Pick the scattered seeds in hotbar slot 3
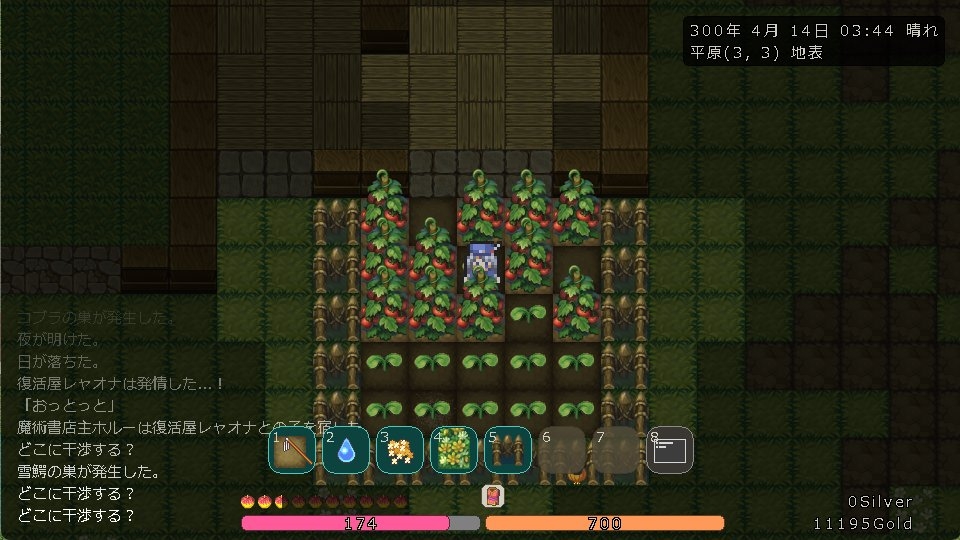Viewport: 960px width, 540px height. [x=400, y=451]
